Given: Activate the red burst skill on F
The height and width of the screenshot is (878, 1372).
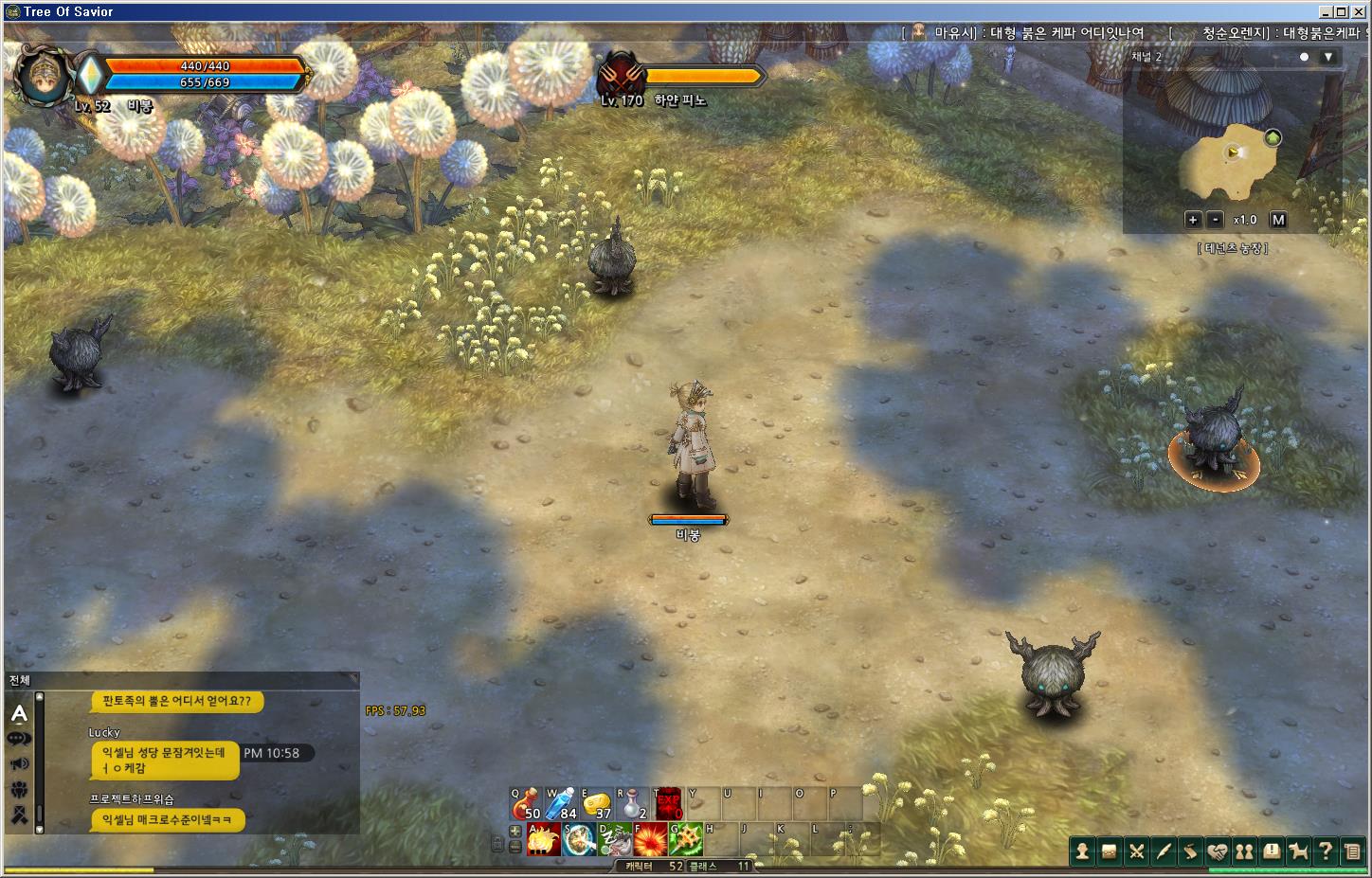Looking at the screenshot, I should click(x=651, y=839).
